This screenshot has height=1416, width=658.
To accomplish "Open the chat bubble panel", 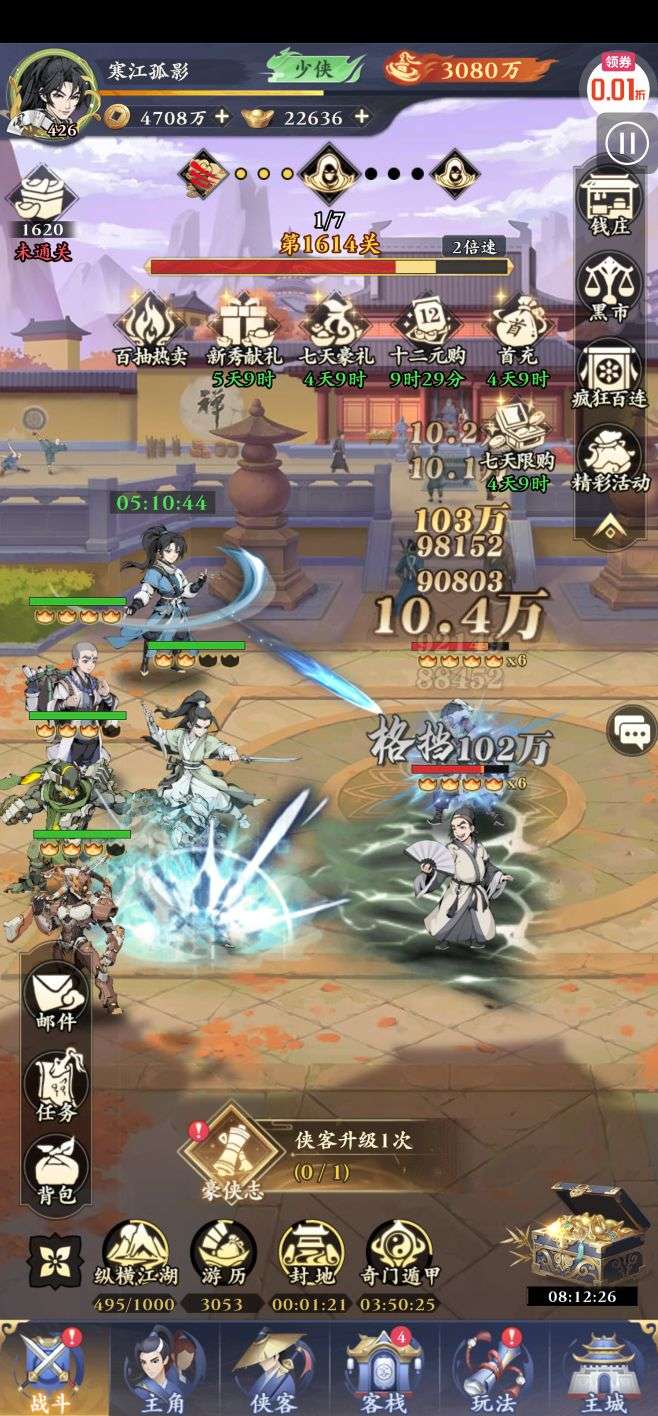I will [633, 735].
